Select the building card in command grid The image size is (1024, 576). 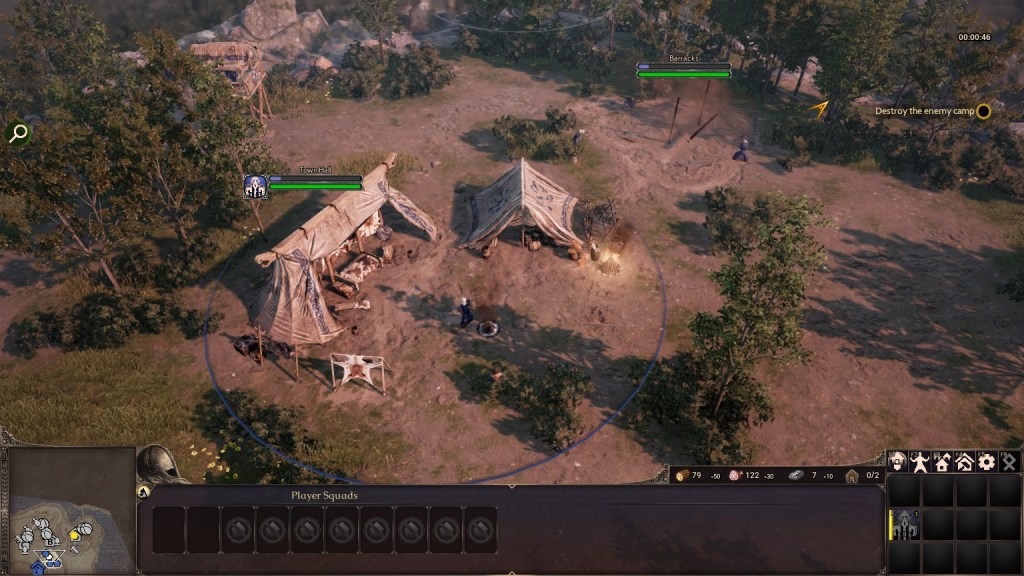(x=905, y=525)
